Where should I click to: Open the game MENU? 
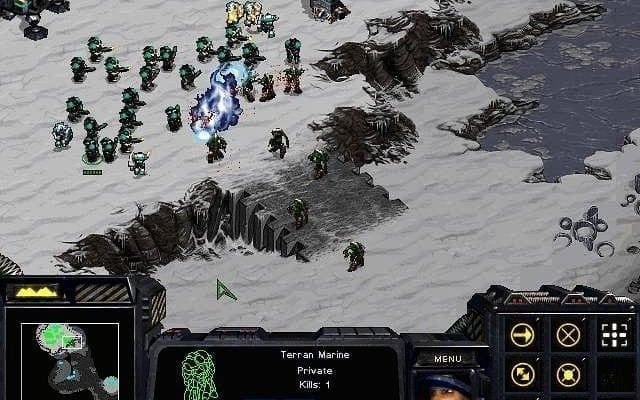pos(448,358)
